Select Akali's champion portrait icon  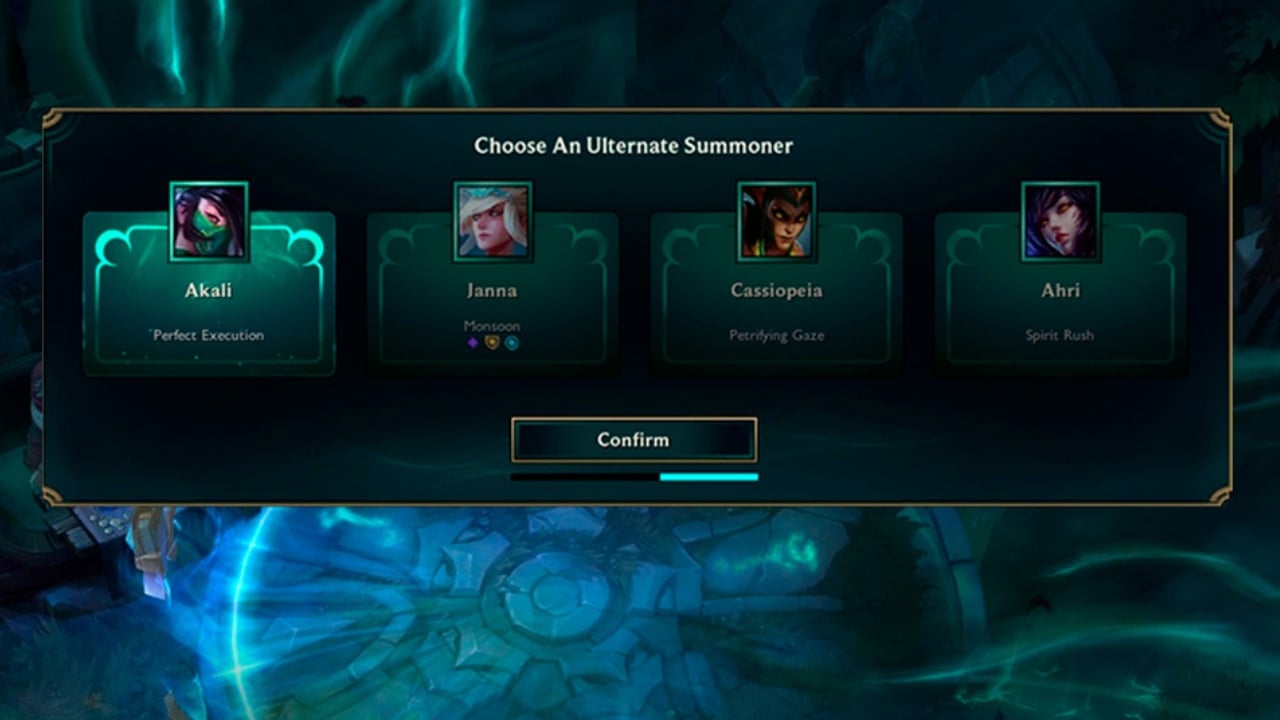tap(208, 220)
